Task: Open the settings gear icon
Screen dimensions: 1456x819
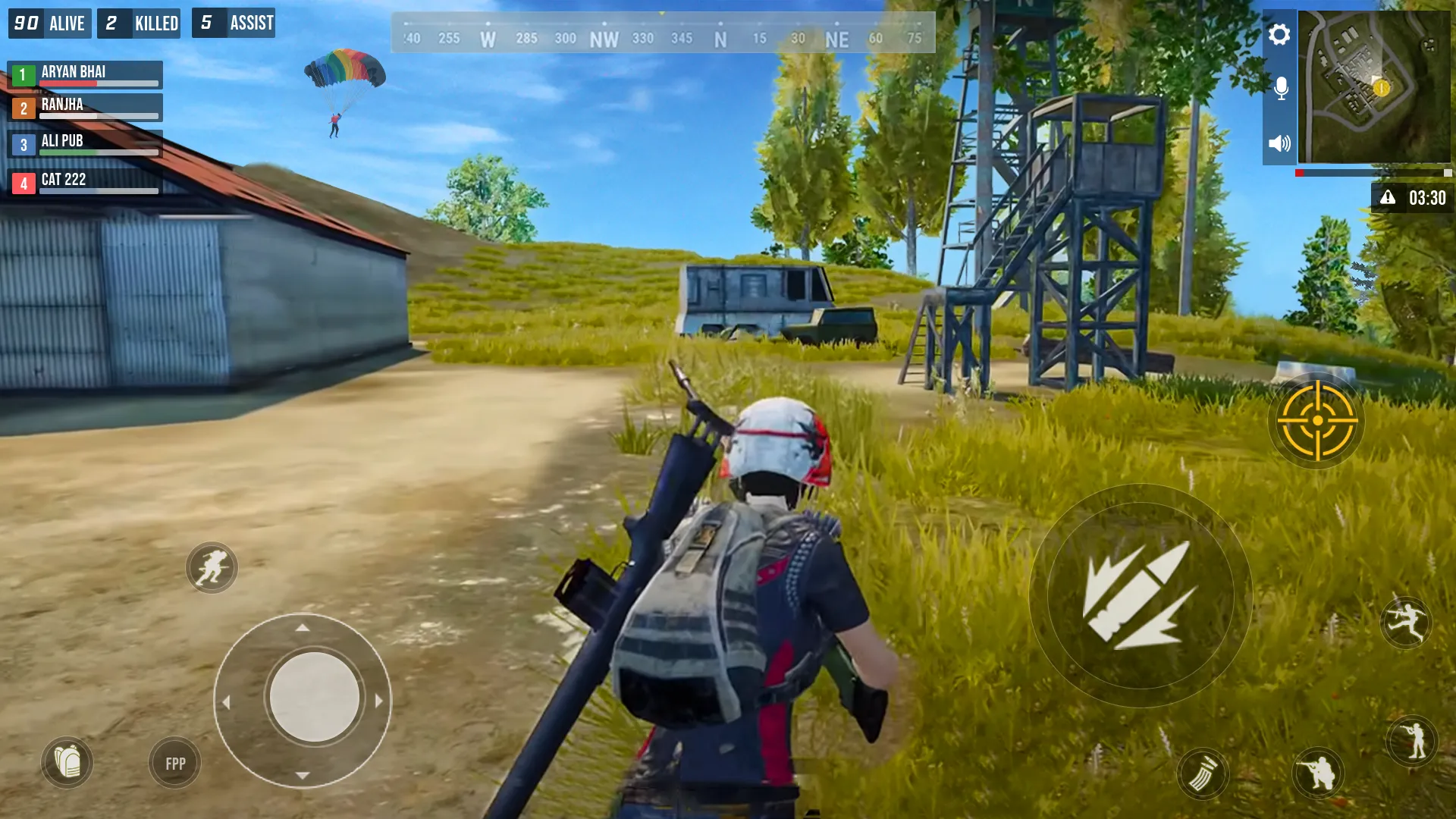Action: click(x=1280, y=34)
